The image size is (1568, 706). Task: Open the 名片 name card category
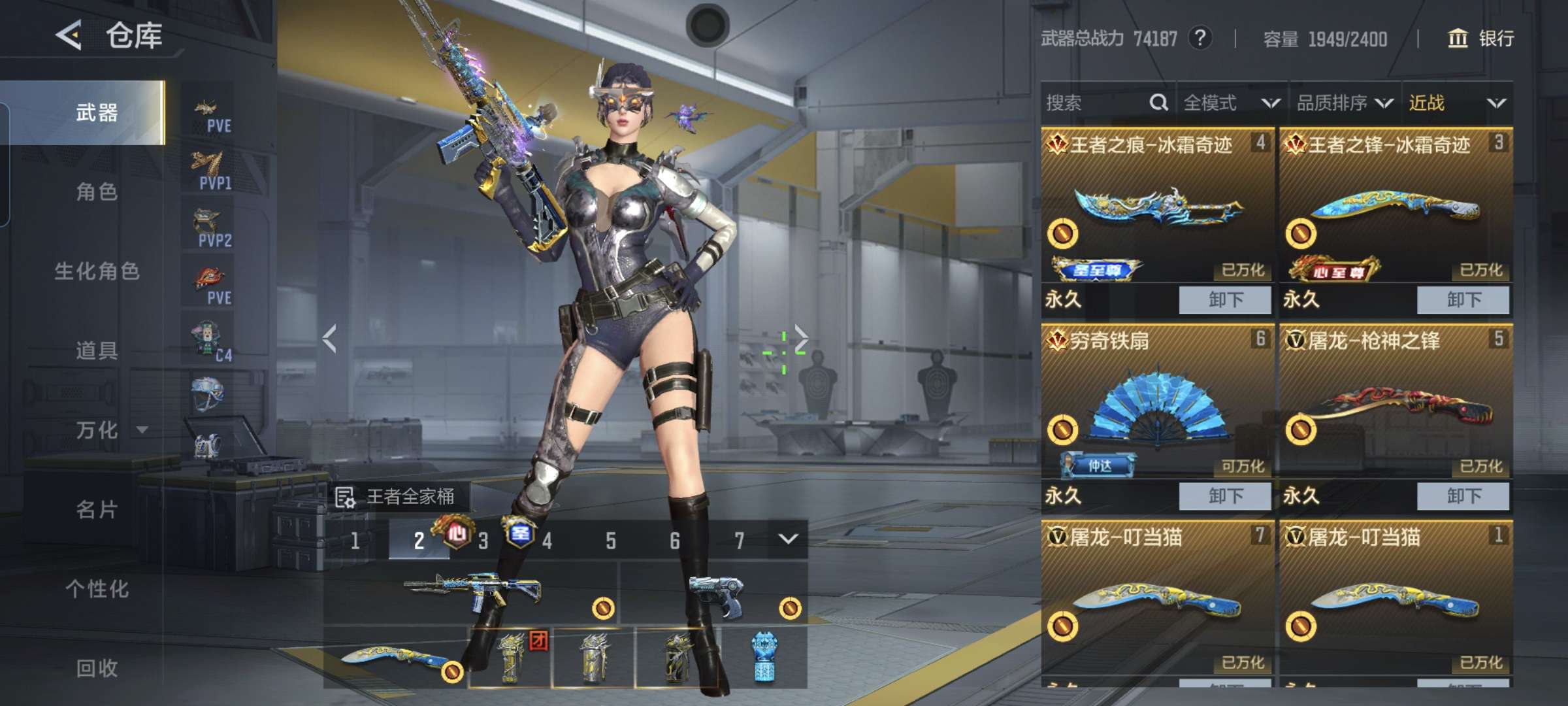96,509
